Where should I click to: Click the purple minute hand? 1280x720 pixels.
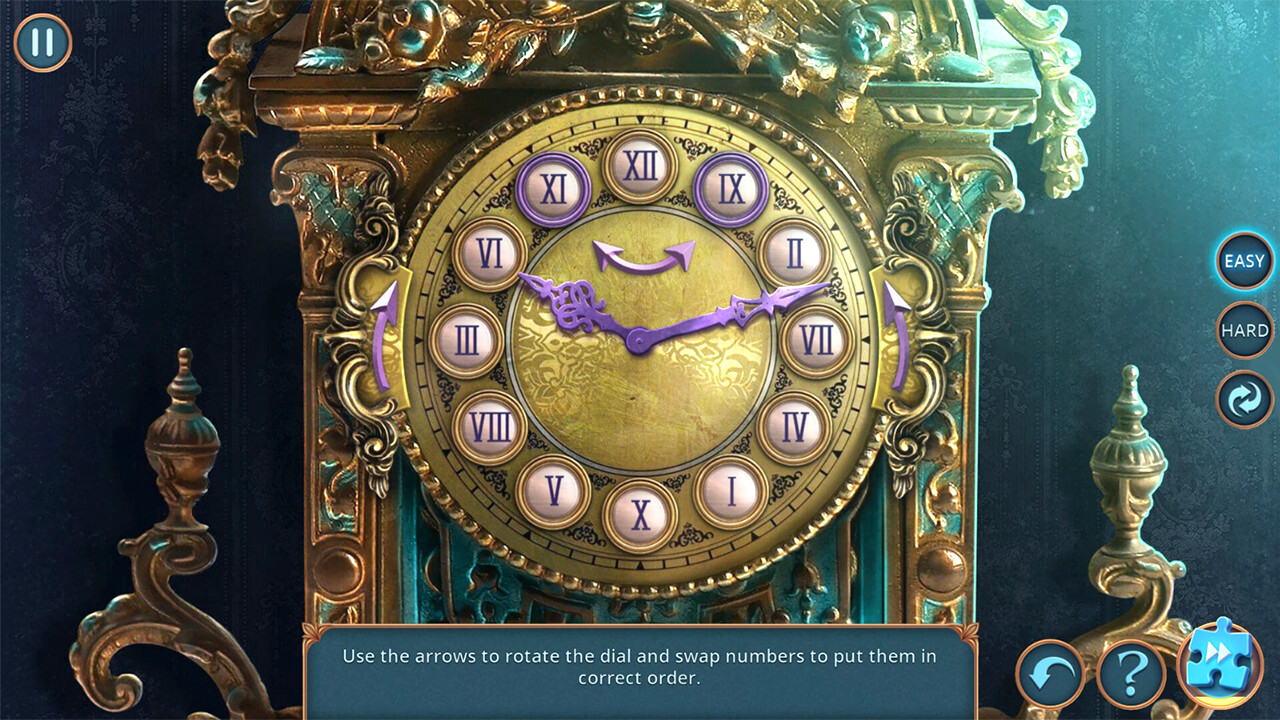(x=760, y=303)
